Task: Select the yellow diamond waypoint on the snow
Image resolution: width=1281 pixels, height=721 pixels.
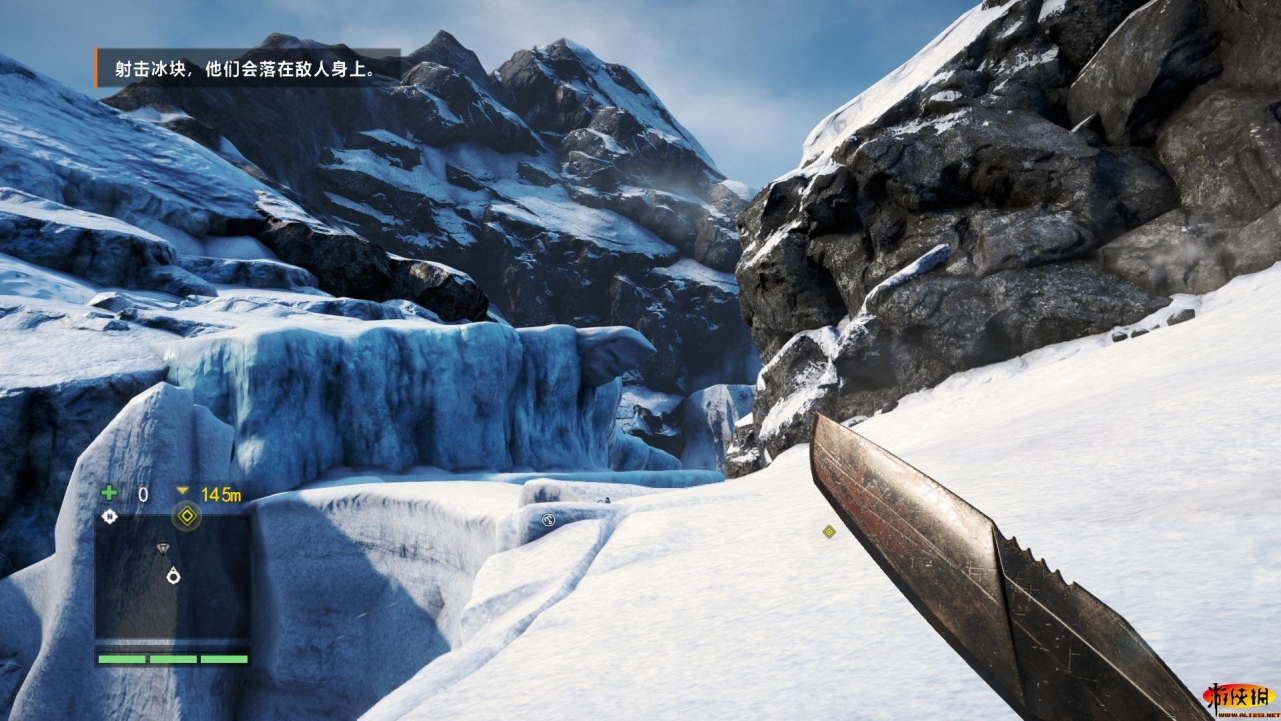Action: 828,532
